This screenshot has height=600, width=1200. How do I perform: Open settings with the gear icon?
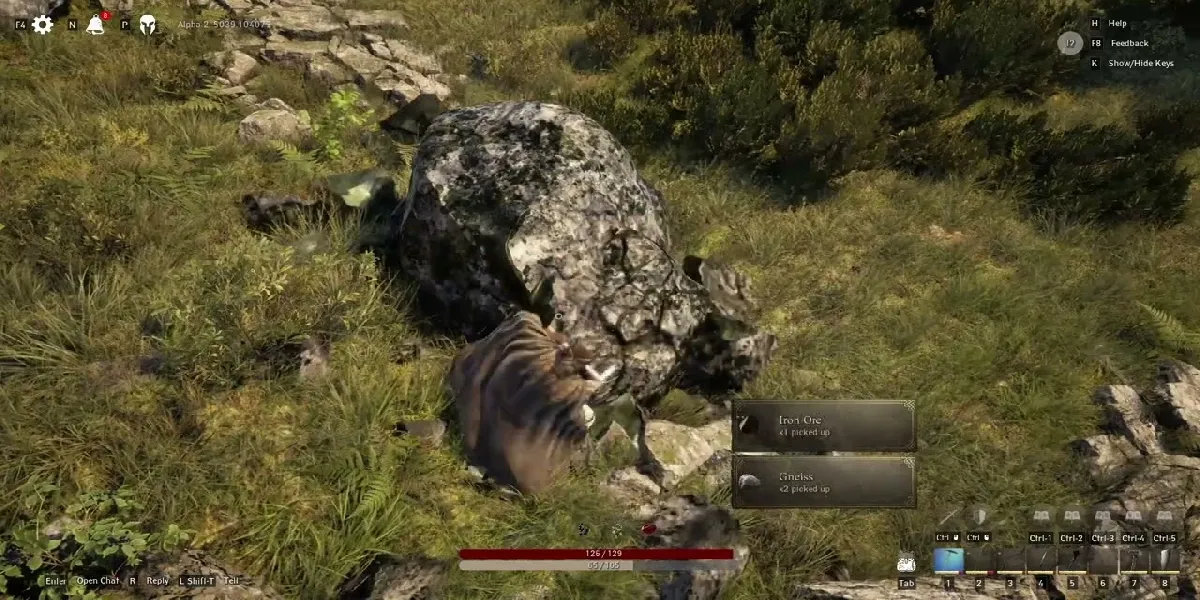(x=42, y=24)
